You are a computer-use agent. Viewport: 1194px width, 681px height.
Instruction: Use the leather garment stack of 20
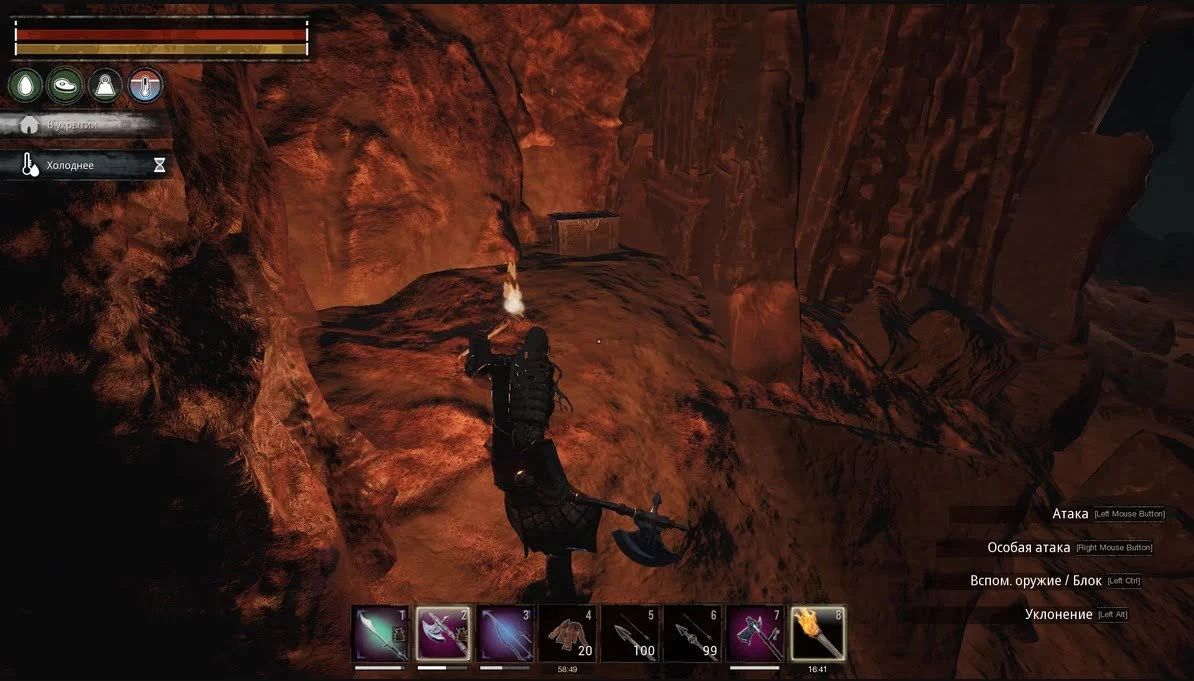(x=568, y=633)
